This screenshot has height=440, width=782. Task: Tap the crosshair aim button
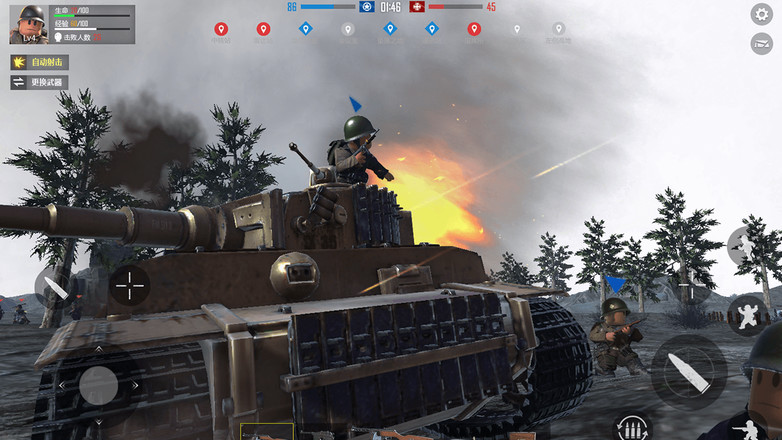[129, 285]
